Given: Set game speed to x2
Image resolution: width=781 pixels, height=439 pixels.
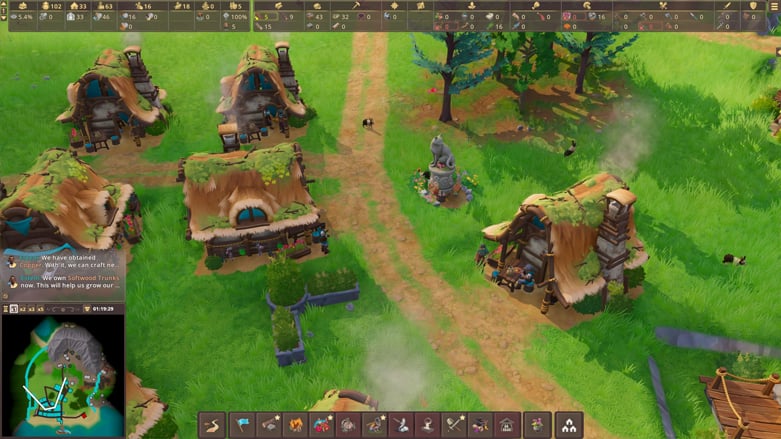Looking at the screenshot, I should tap(22, 309).
